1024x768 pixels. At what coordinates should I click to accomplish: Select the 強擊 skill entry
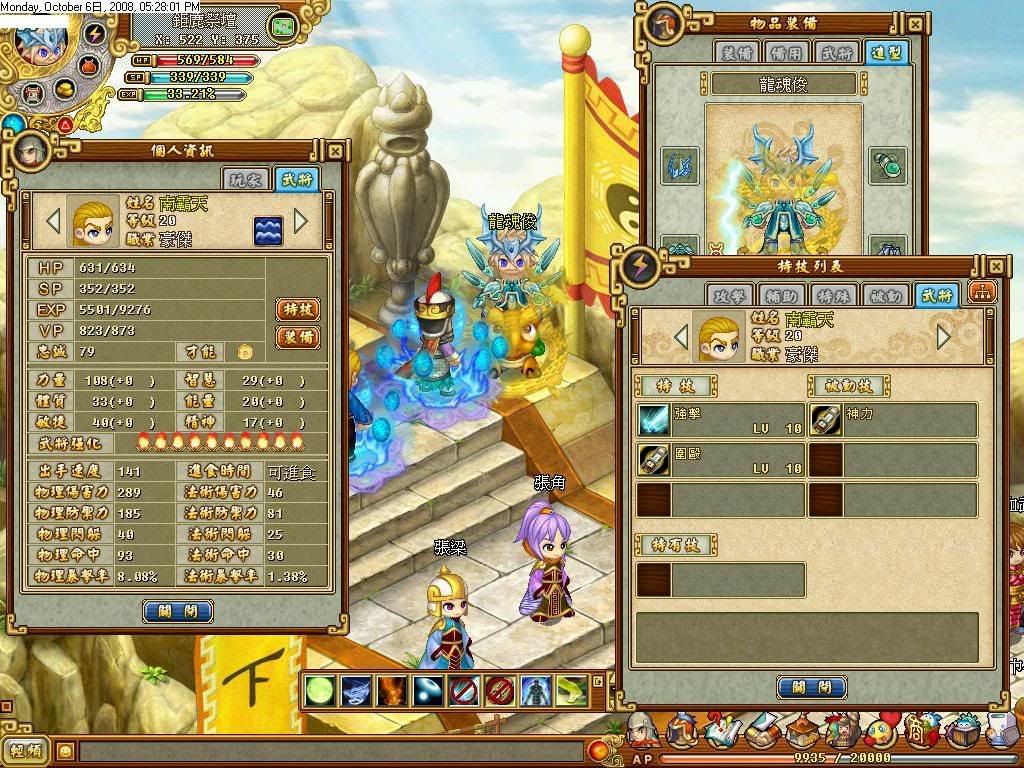721,420
